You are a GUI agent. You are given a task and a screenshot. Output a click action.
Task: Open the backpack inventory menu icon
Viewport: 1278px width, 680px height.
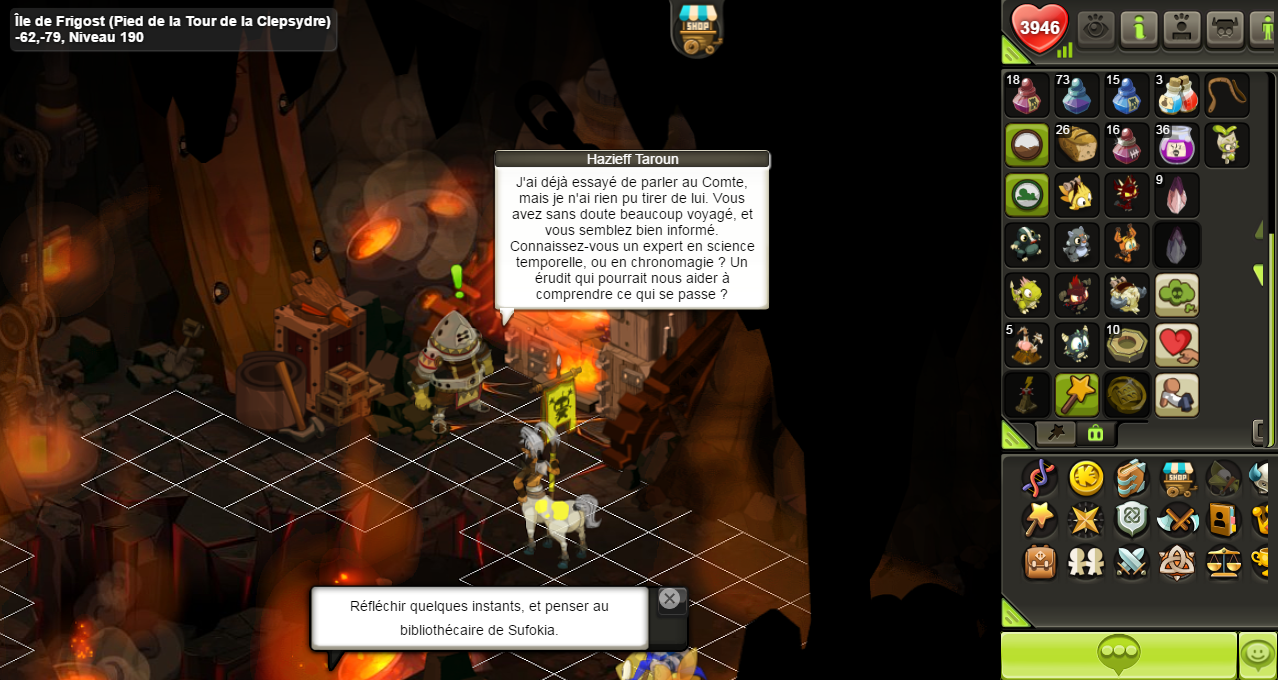1040,561
